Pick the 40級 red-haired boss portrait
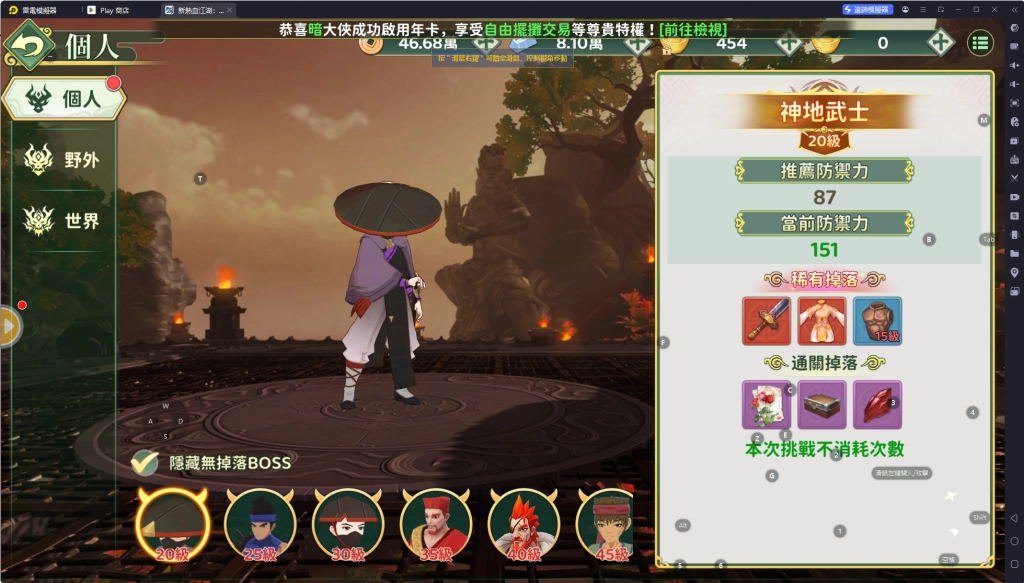 tap(523, 524)
